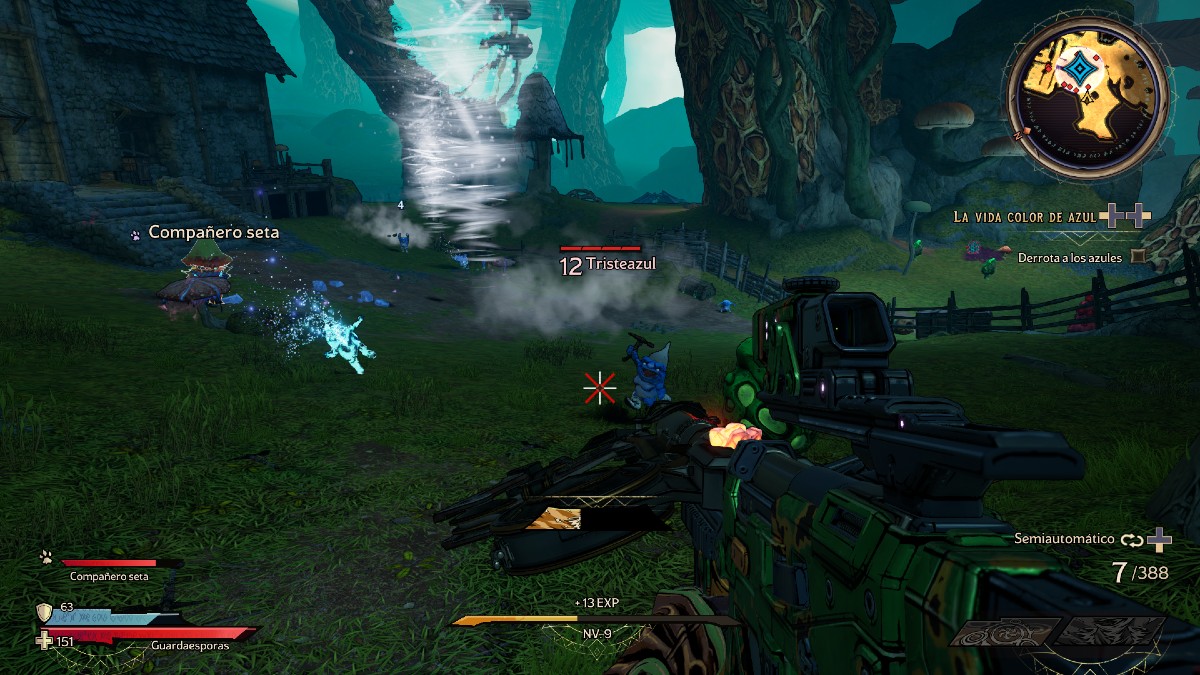Activate the swirling circles ability icon
This screenshot has width=1200, height=675.
[1004, 633]
